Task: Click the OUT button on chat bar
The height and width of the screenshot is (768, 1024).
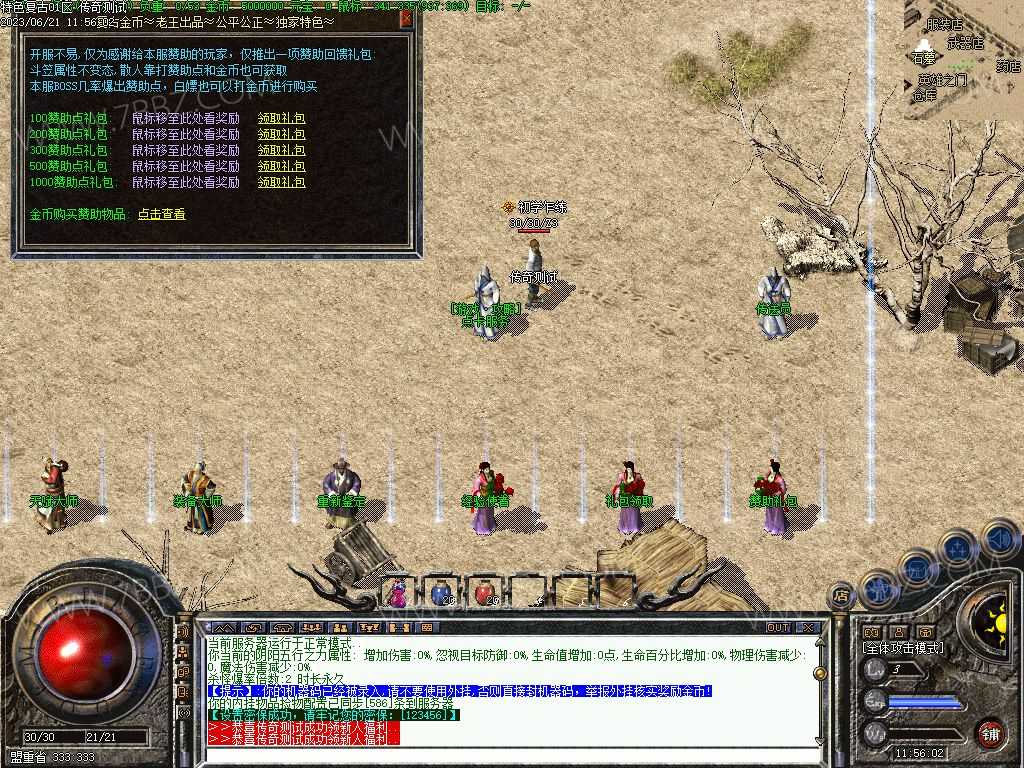Action: (778, 628)
